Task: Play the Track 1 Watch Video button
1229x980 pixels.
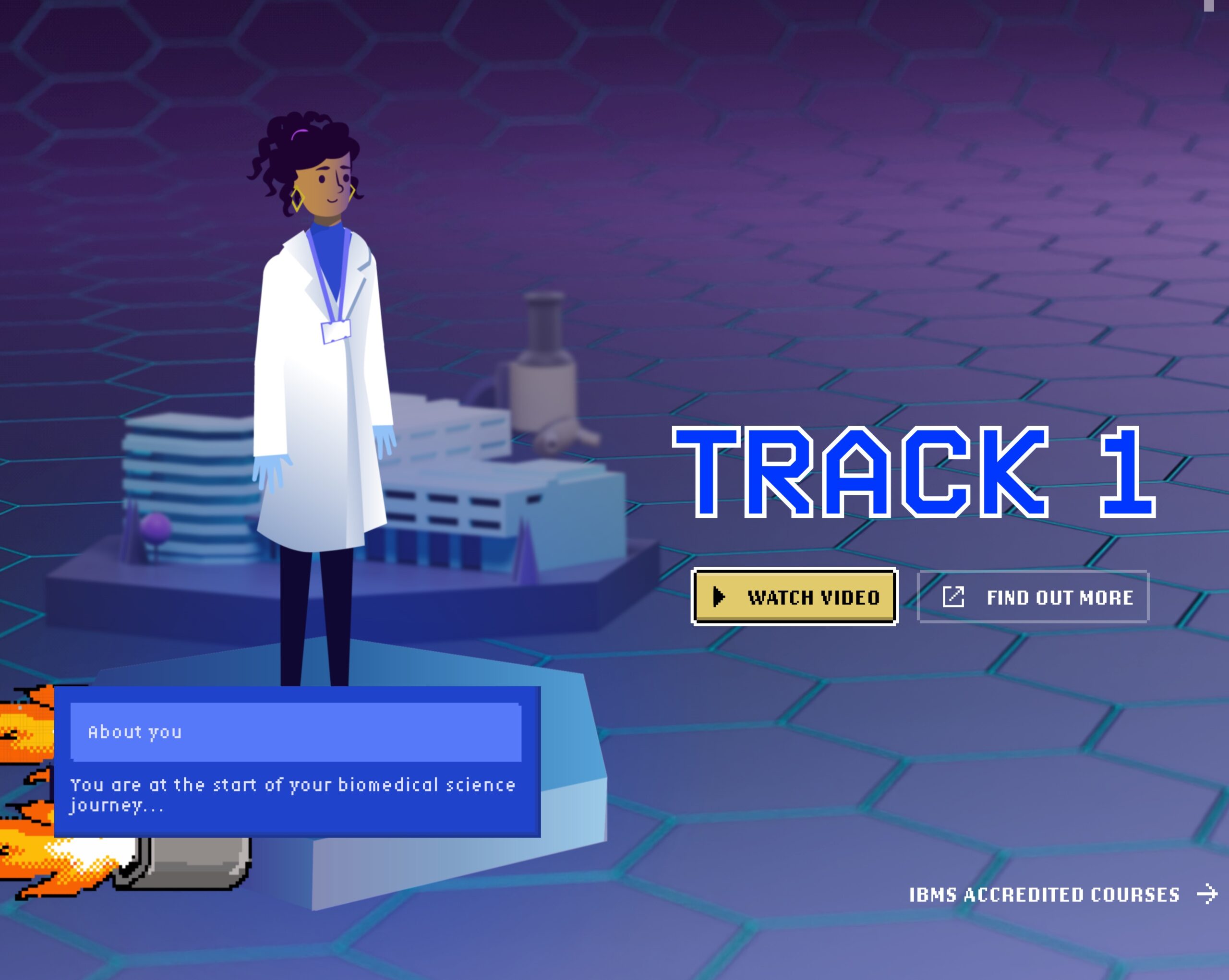Action: pos(794,597)
